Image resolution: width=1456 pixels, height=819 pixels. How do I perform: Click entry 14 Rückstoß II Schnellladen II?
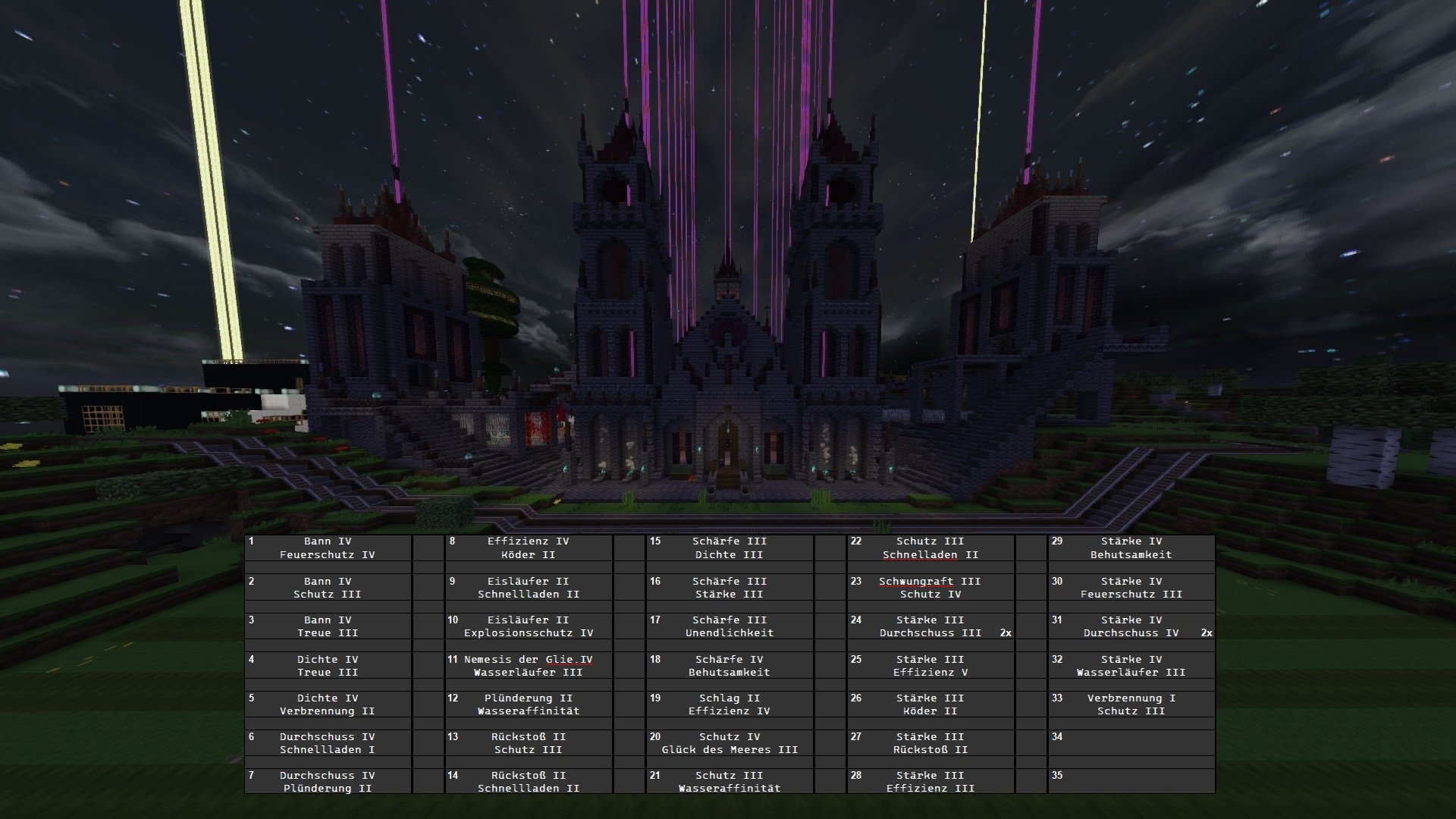pos(529,782)
